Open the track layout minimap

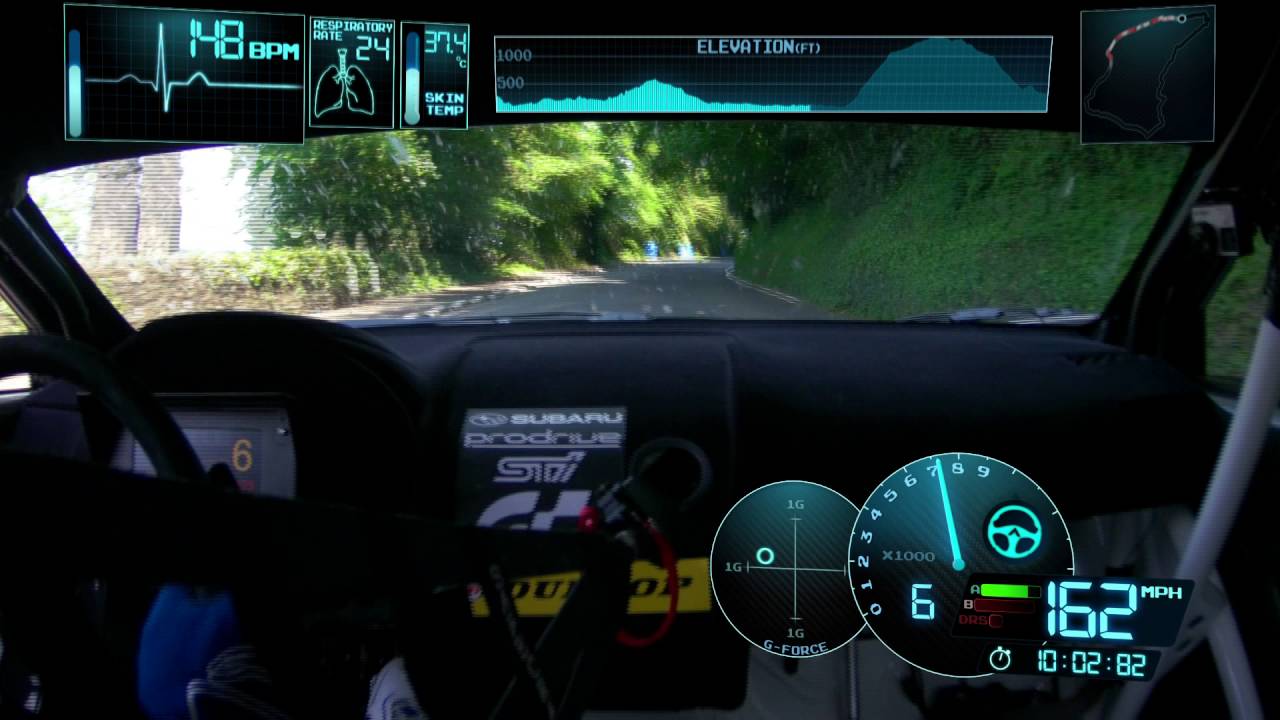pos(1147,74)
